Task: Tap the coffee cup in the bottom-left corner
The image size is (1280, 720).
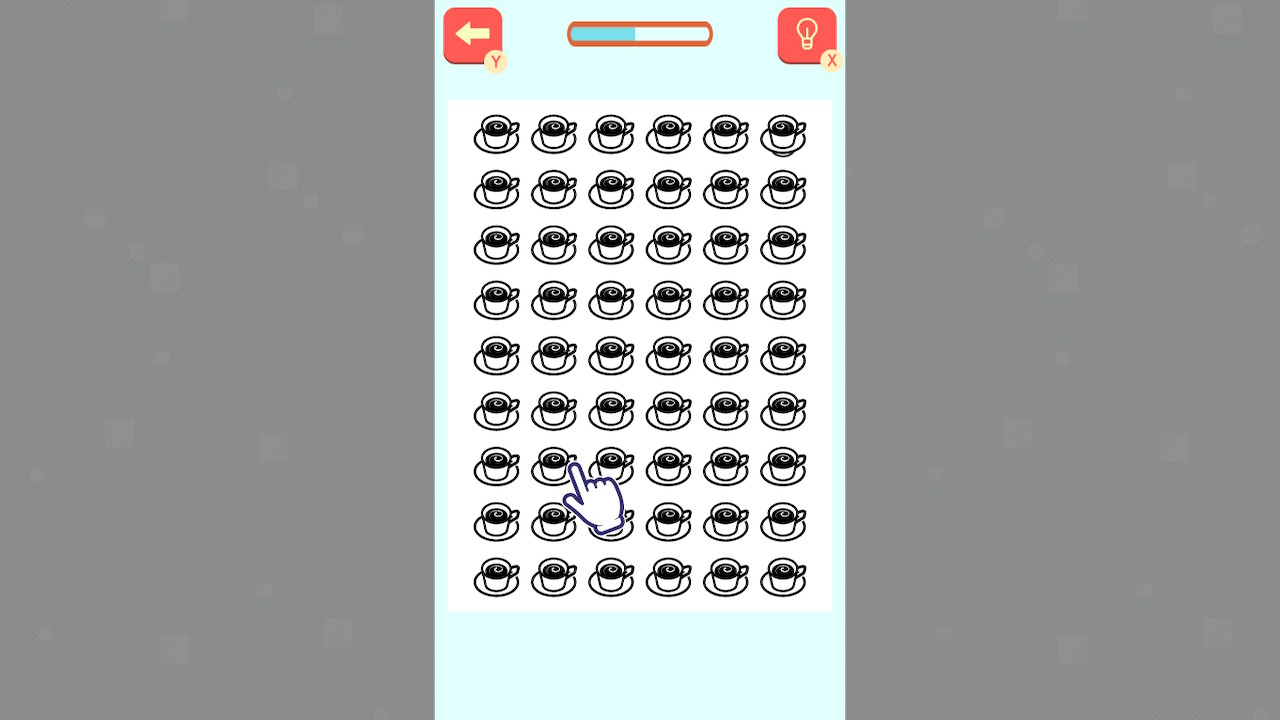Action: coord(496,578)
